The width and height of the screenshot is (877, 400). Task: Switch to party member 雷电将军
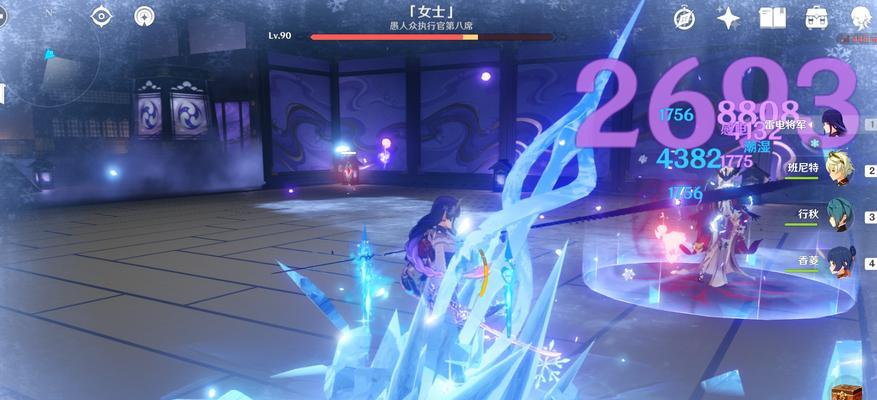click(833, 127)
